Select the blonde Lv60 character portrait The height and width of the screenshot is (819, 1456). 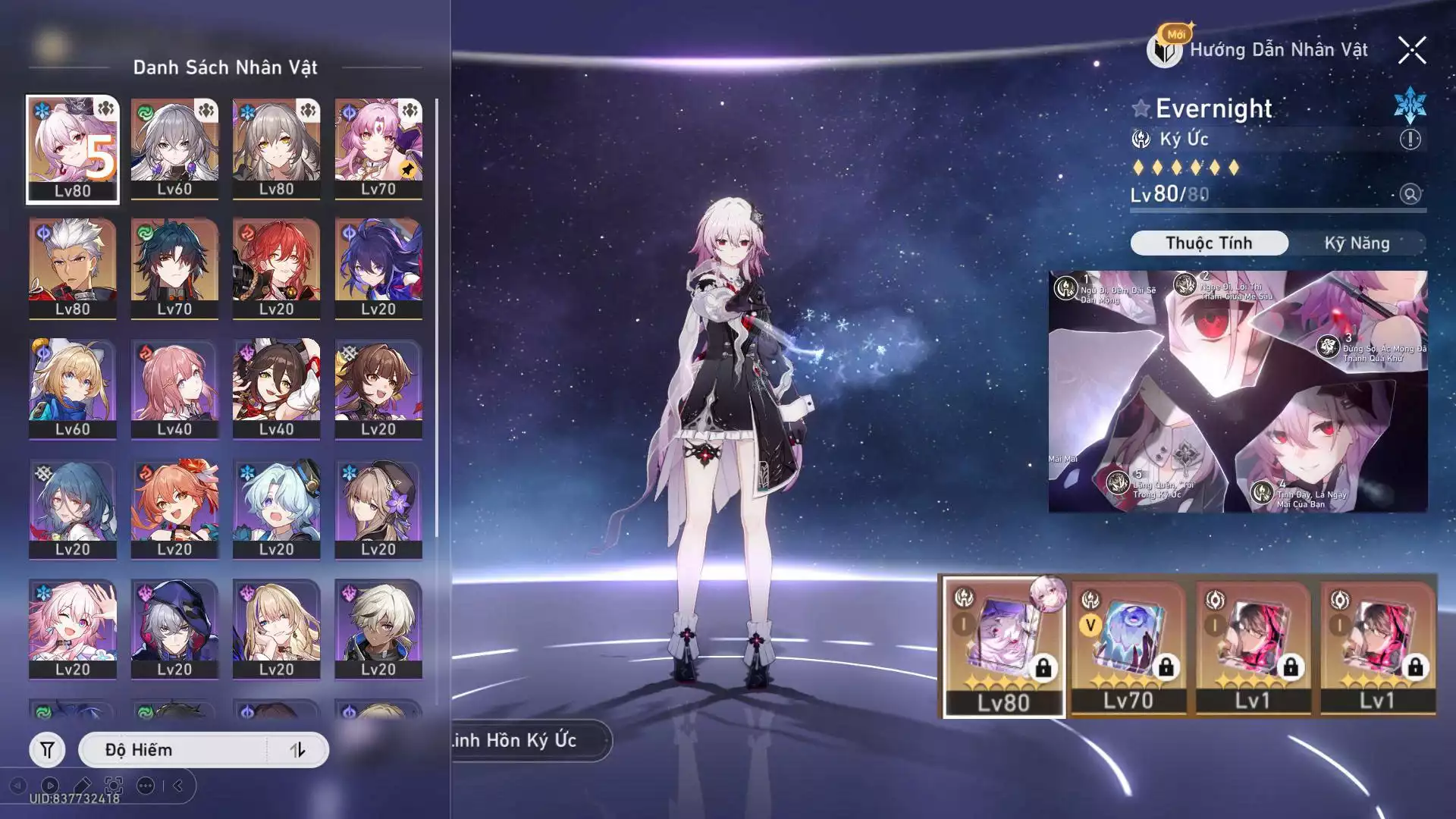tap(73, 388)
